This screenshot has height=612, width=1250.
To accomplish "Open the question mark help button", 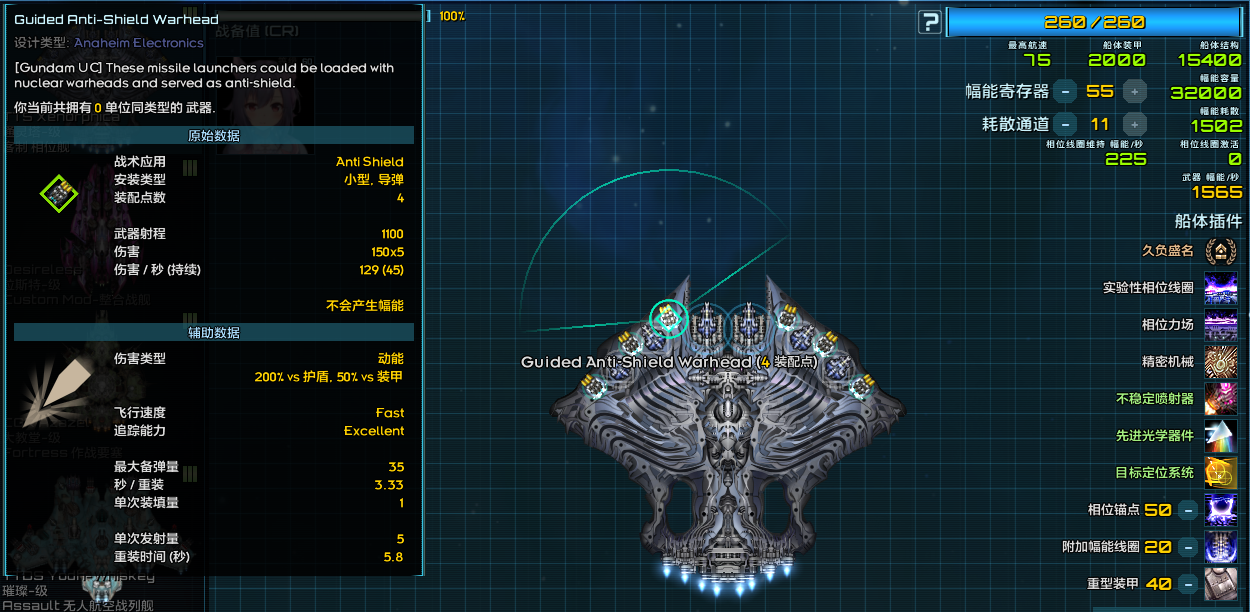I will [930, 22].
